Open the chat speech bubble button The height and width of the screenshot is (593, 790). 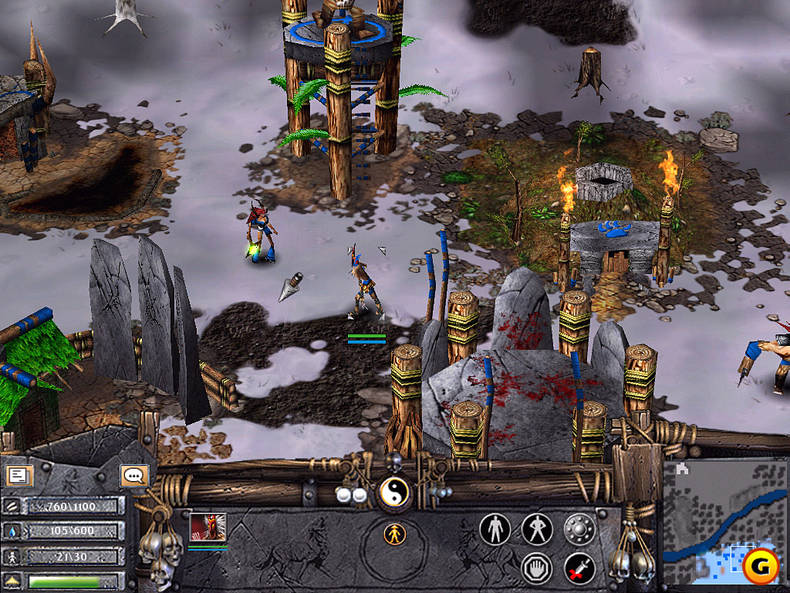point(133,476)
